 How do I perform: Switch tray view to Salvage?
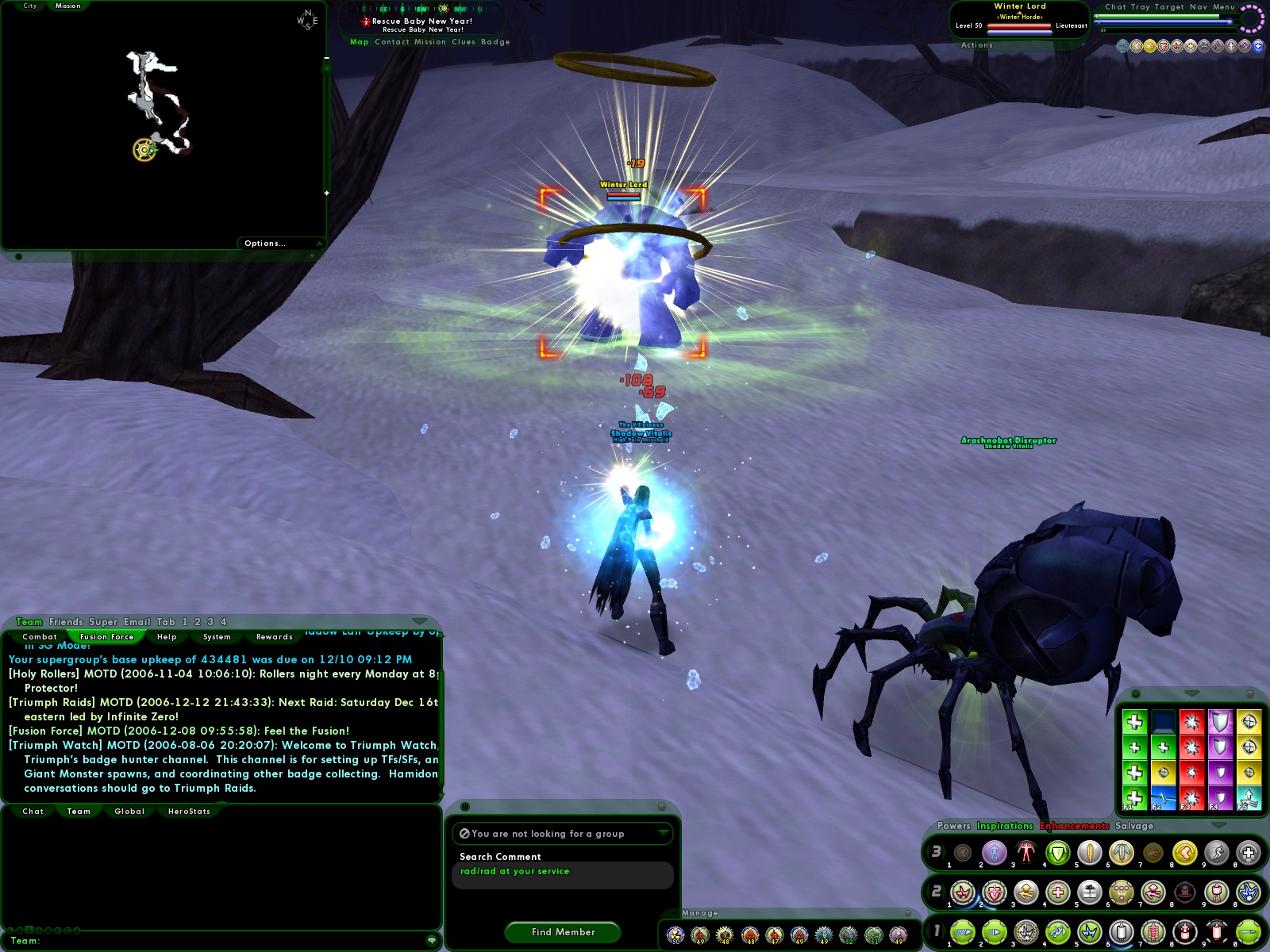click(1136, 826)
